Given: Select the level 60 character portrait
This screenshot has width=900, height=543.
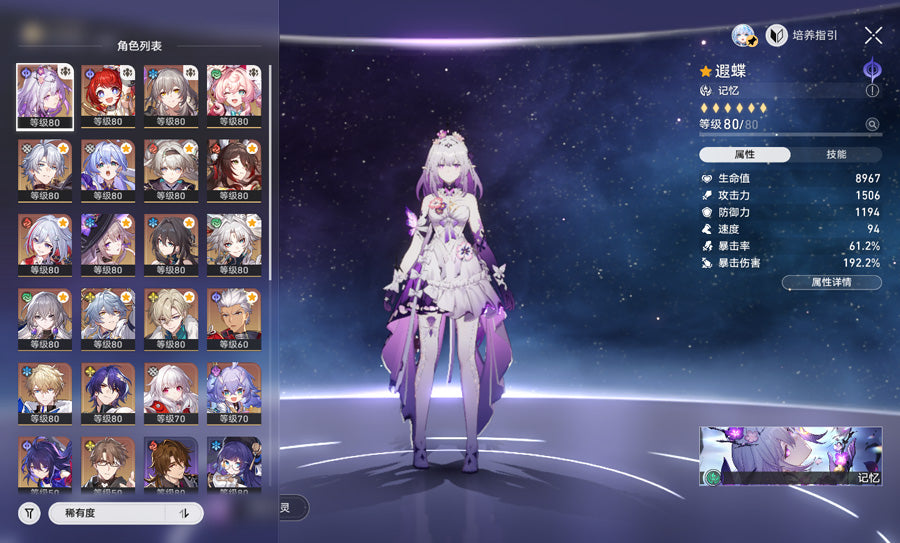Looking at the screenshot, I should pos(233,320).
